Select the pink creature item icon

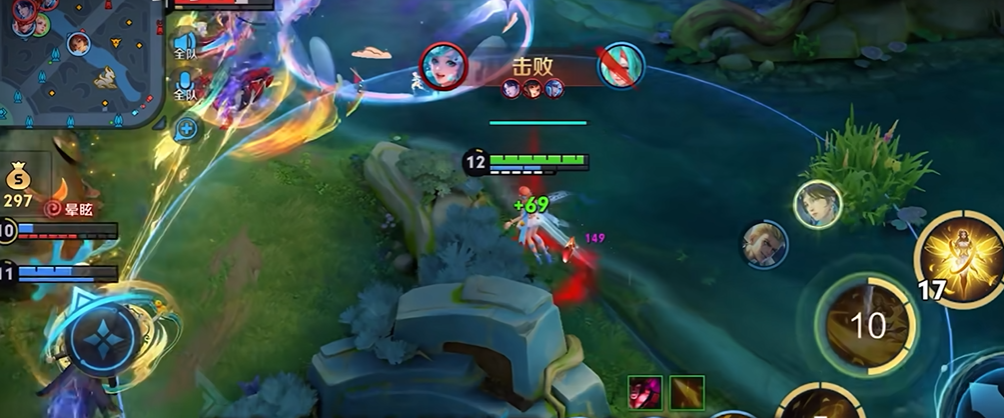point(645,392)
